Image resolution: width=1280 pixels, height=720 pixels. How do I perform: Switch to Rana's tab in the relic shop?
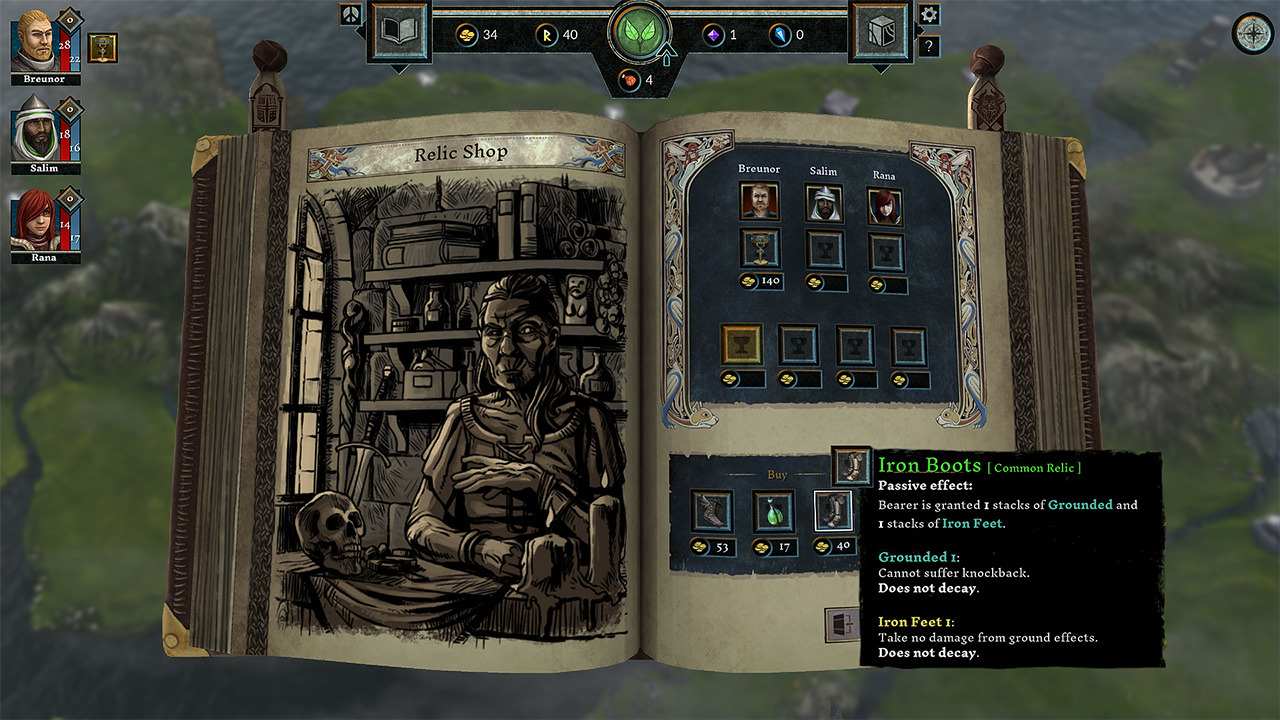(884, 202)
